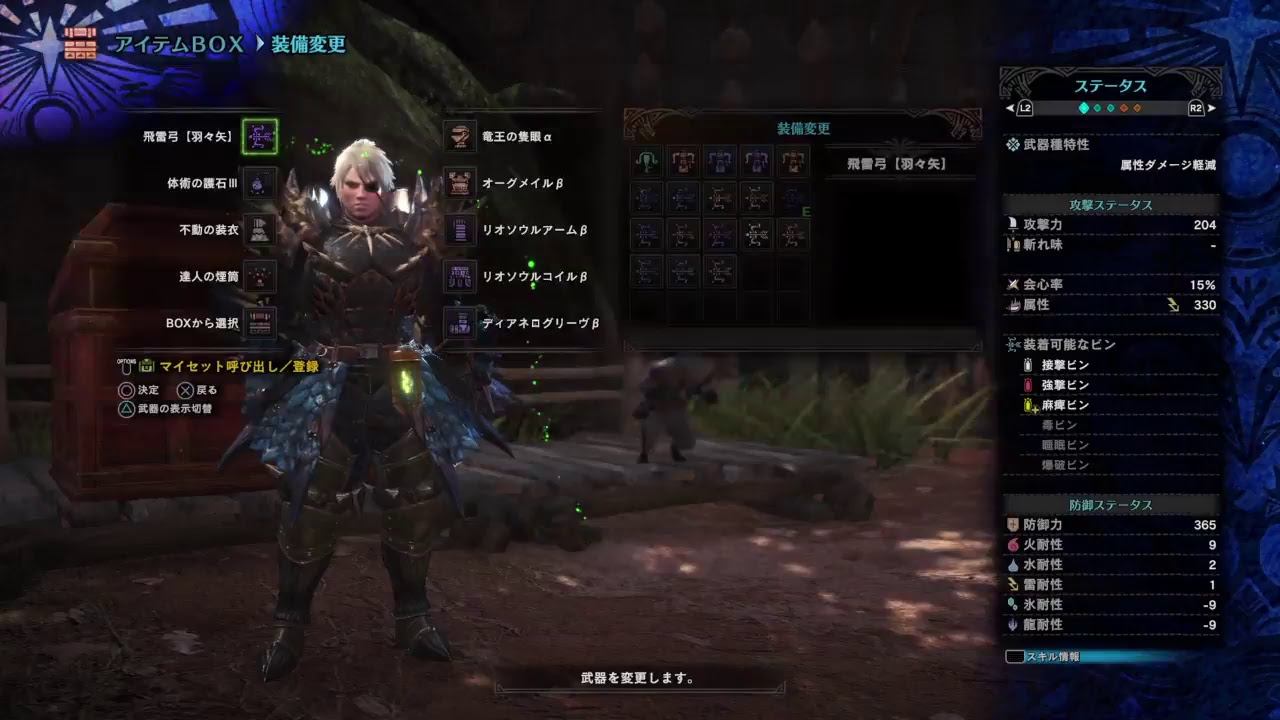Image resolution: width=1280 pixels, height=720 pixels.
Task: Pick the white bow icon in the third row
Action: pyautogui.click(x=757, y=234)
